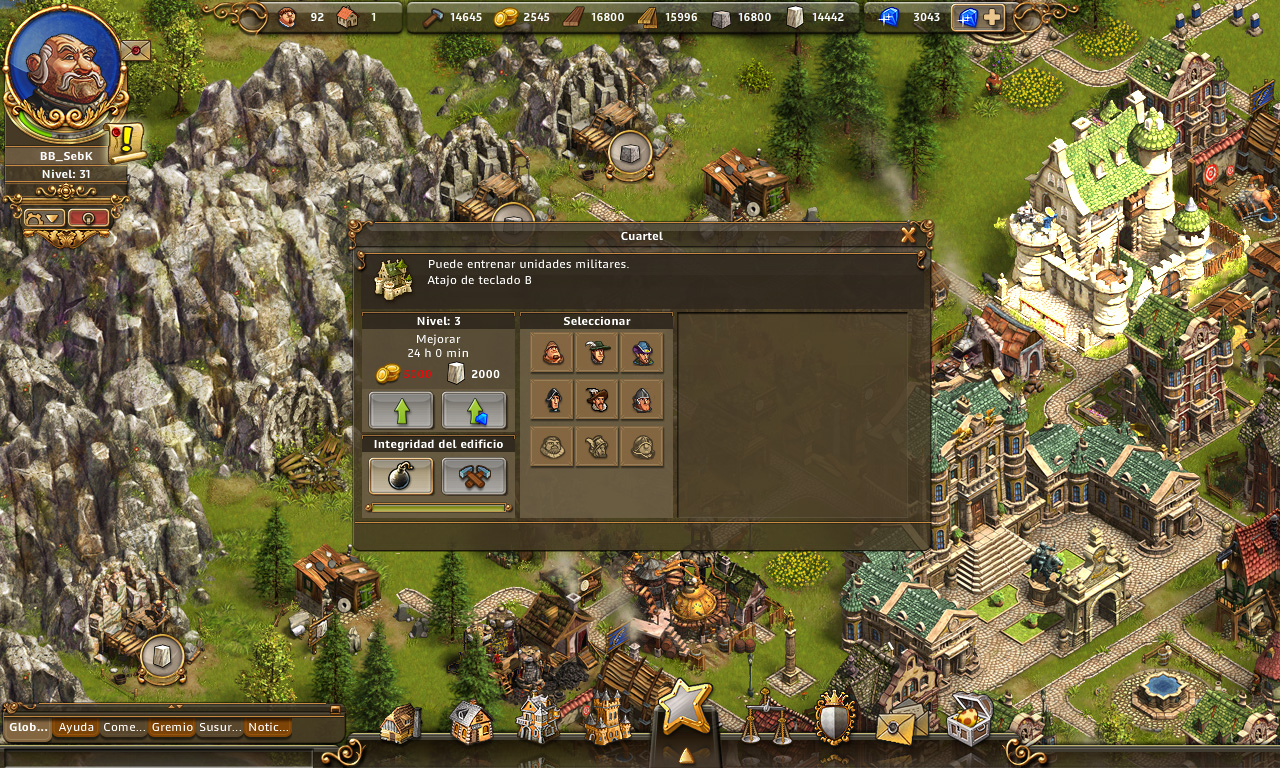
Task: Open the star menu in the bottom bar
Action: tap(684, 707)
